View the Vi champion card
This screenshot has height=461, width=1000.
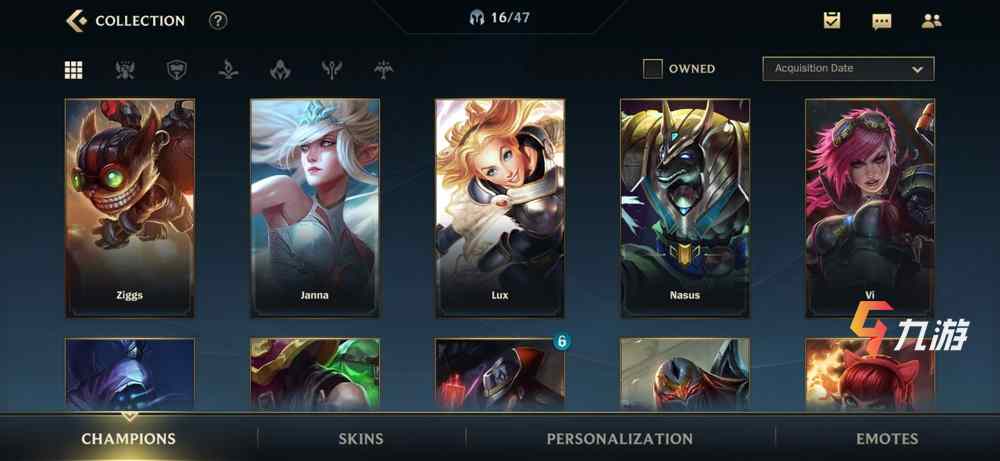(870, 208)
